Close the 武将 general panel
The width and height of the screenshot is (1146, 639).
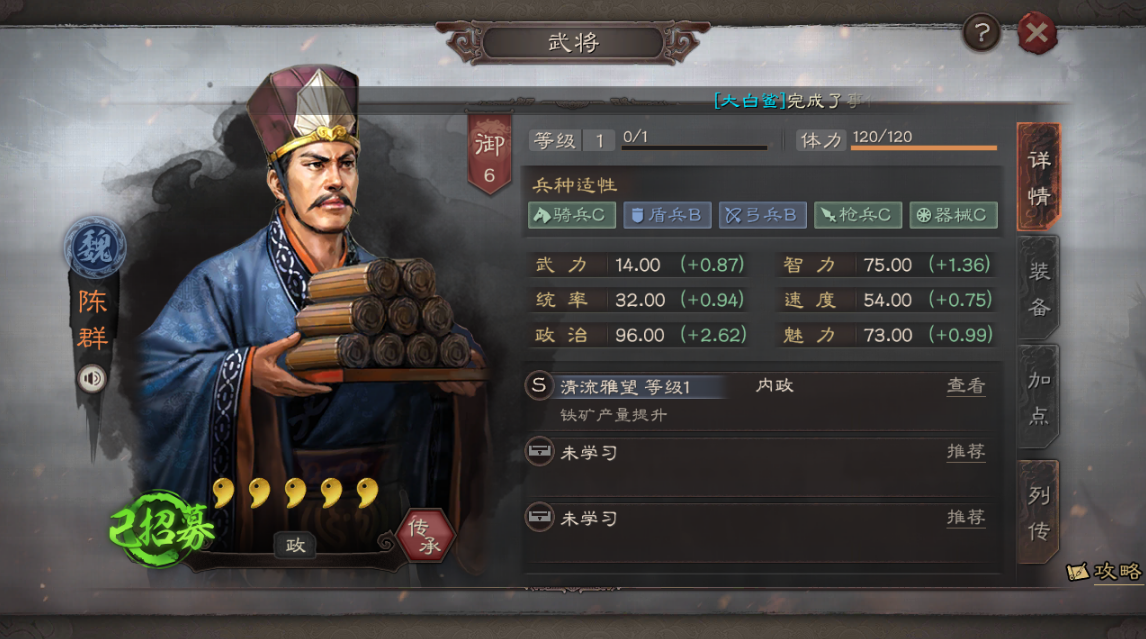[1037, 35]
